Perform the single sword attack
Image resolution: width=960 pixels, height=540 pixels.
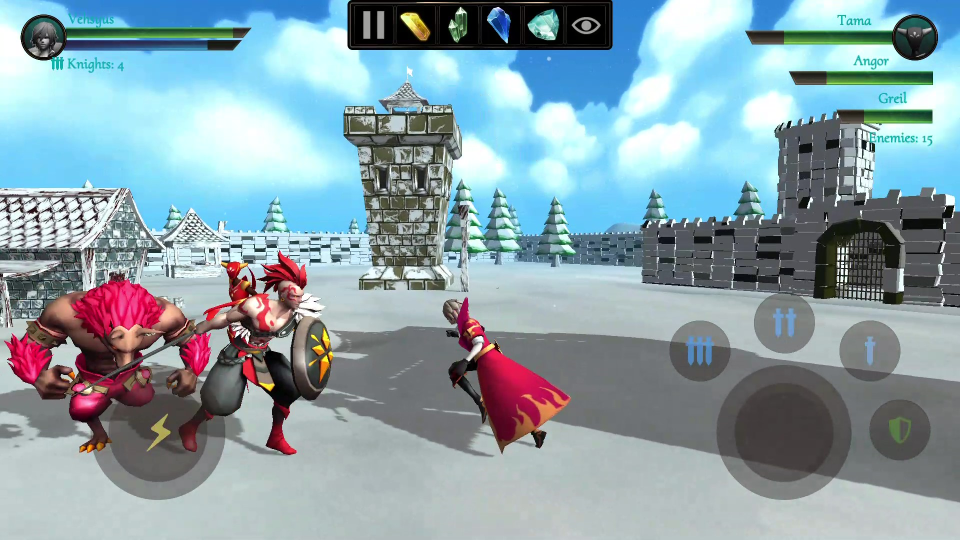[x=869, y=350]
